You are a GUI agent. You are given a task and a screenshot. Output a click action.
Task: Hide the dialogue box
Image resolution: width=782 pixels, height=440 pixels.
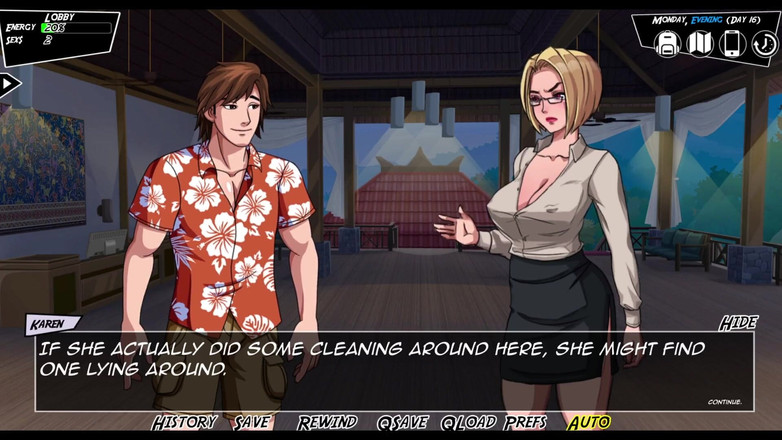(x=738, y=323)
